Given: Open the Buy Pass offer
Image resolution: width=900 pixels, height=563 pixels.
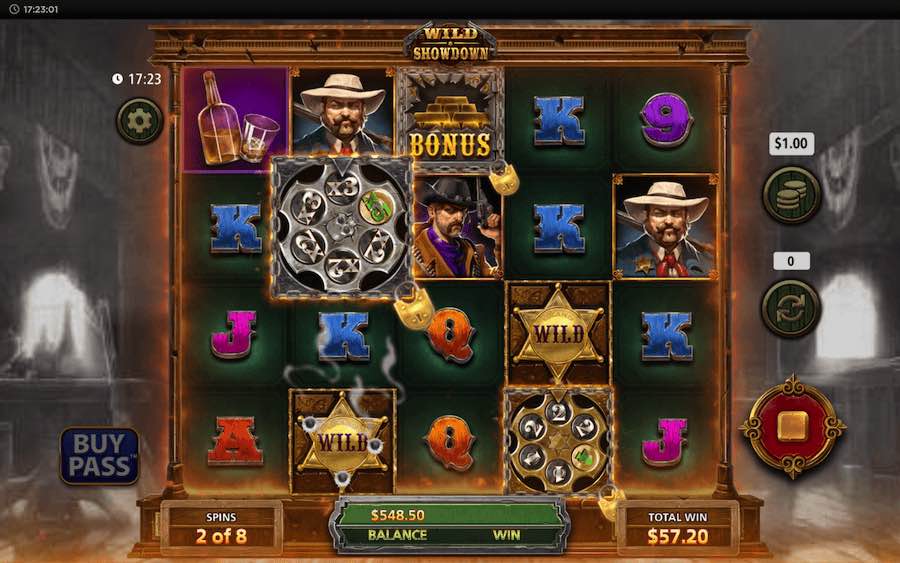Looking at the screenshot, I should (99, 455).
